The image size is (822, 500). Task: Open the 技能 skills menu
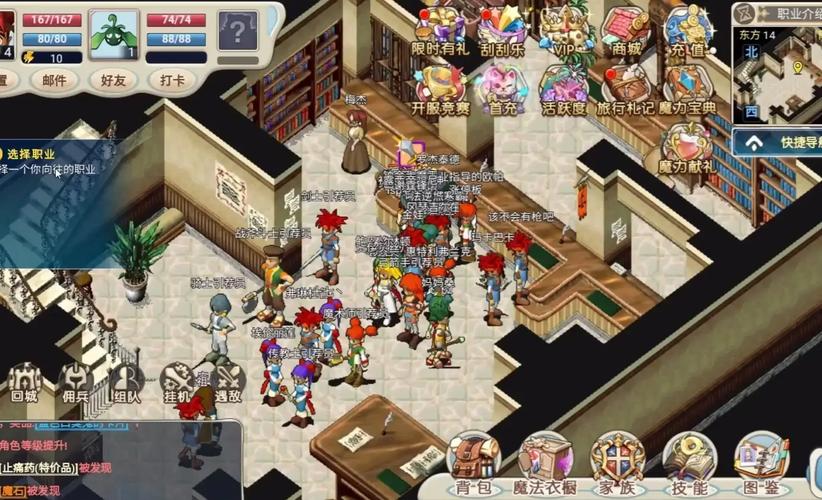689,465
